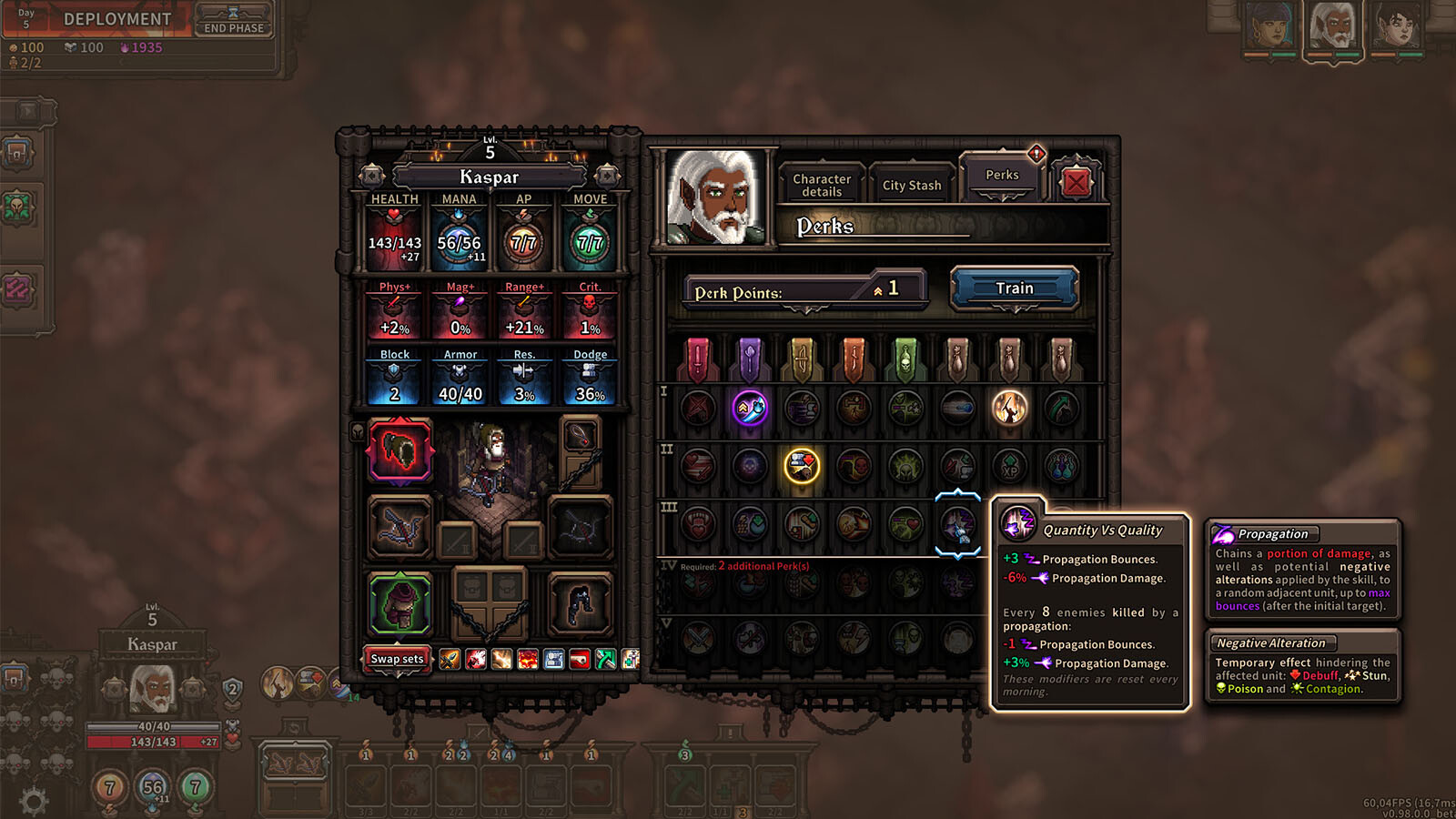The width and height of the screenshot is (1456, 819).
Task: Select the red hood helmet equipment slot
Action: pyautogui.click(x=399, y=450)
